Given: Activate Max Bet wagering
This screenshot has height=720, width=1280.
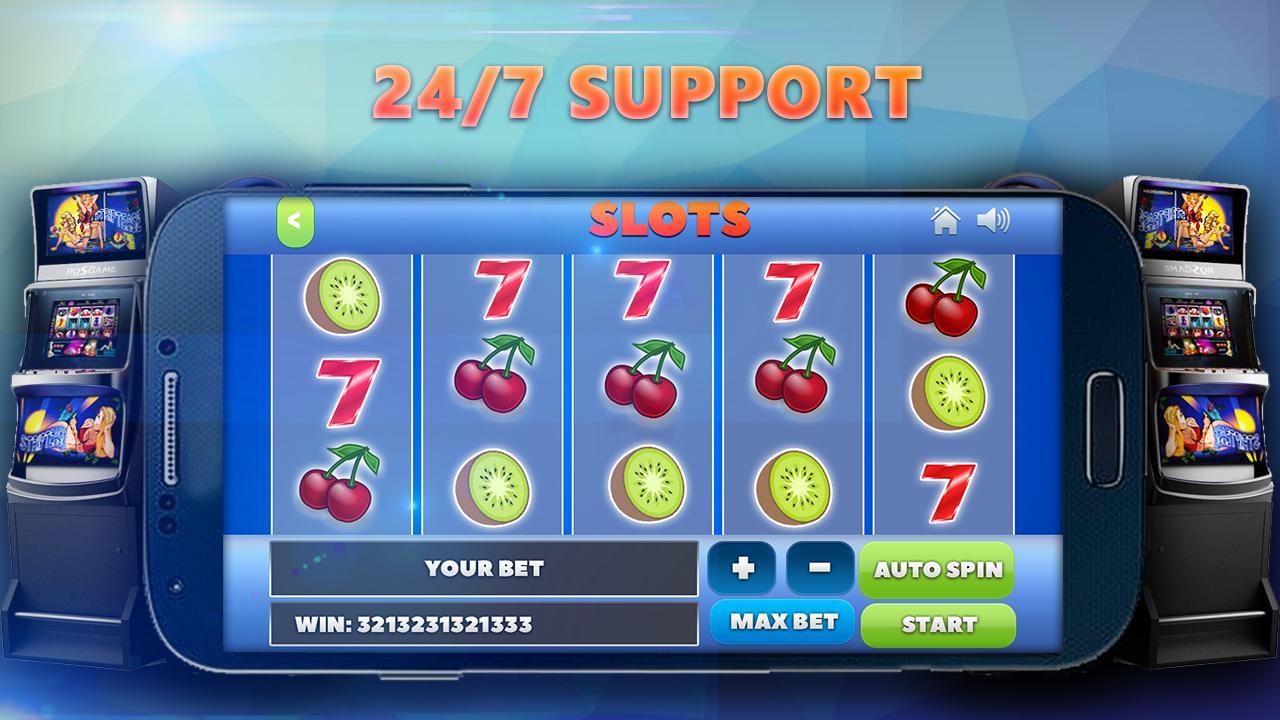Looking at the screenshot, I should point(781,621).
